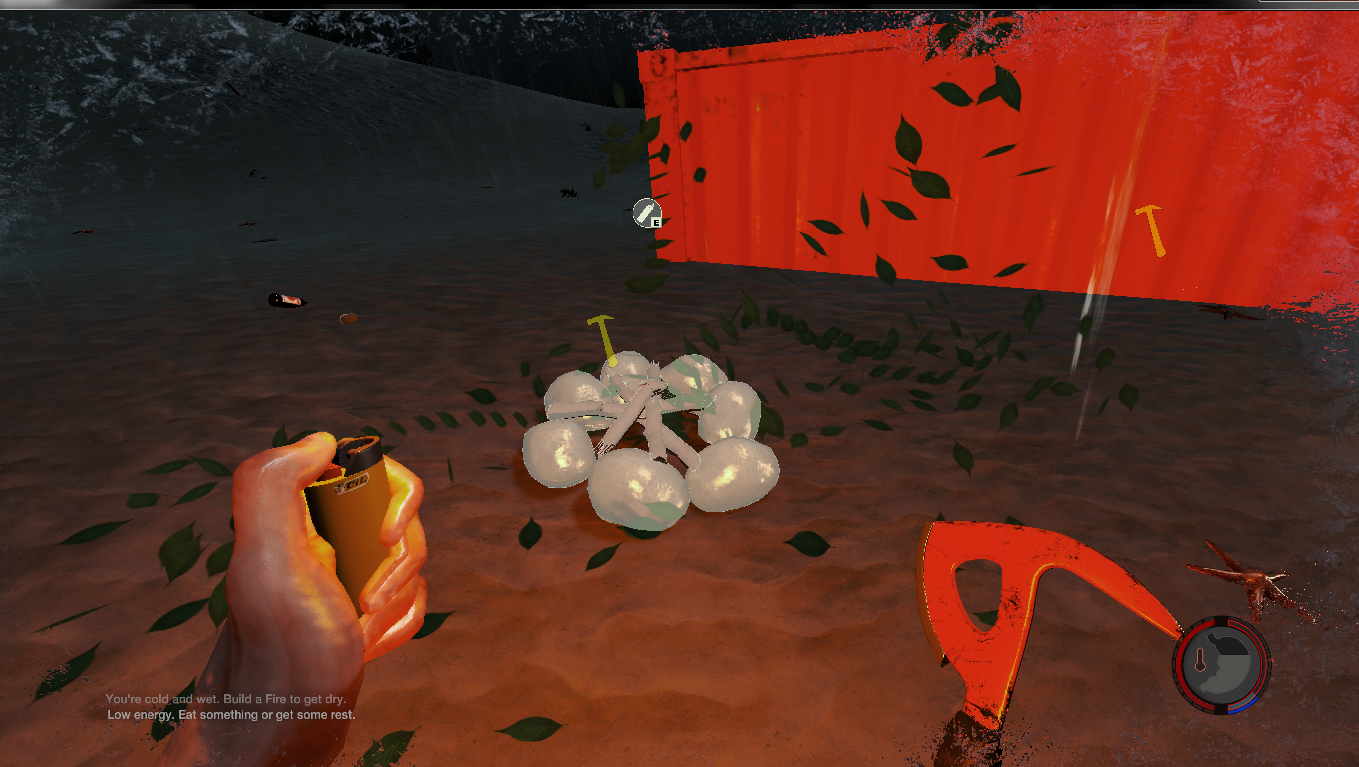The width and height of the screenshot is (1359, 767).
Task: Click the build hammer marker above the fire pit
Action: (603, 336)
